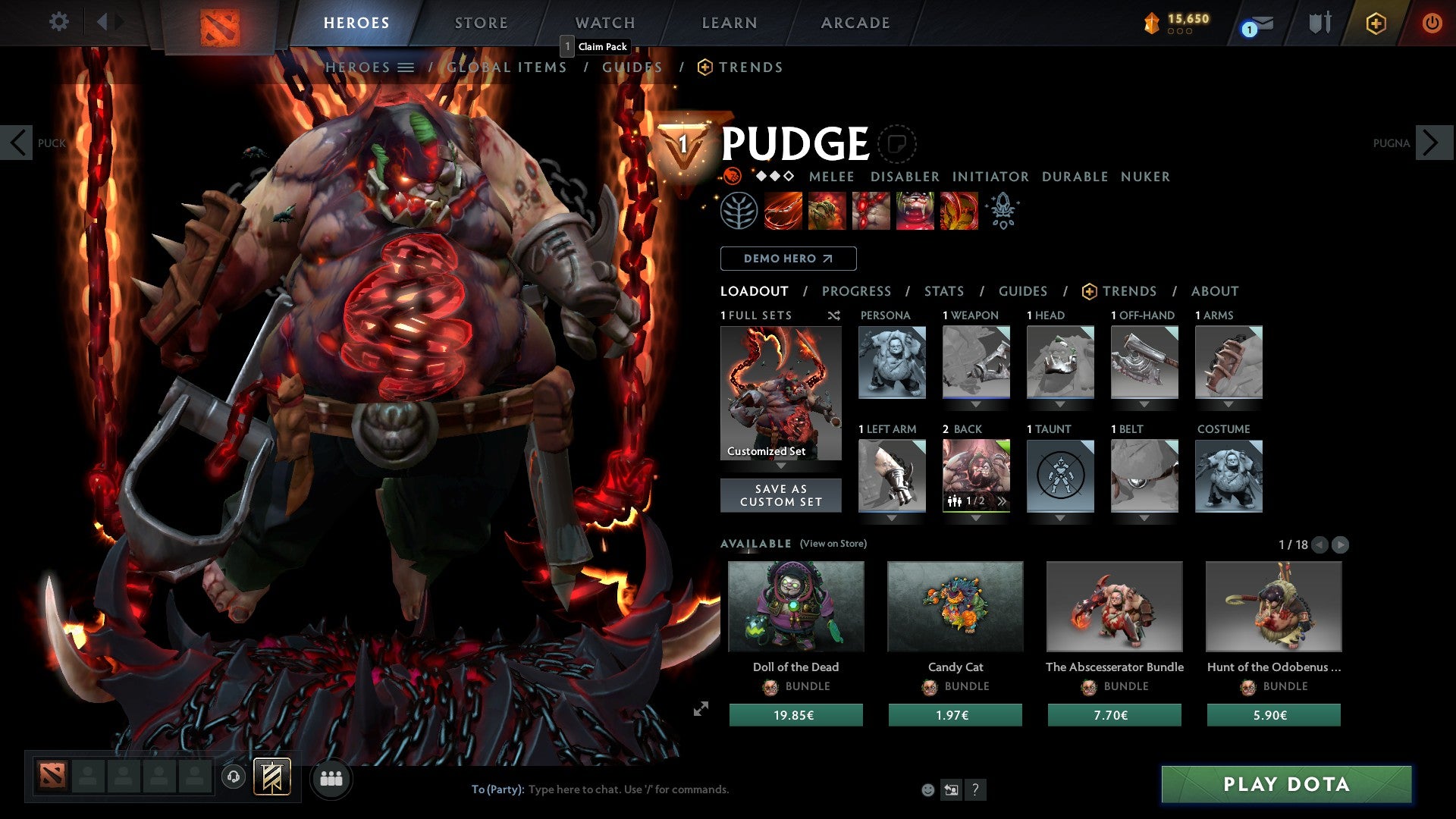This screenshot has height=819, width=1456.
Task: Expand the Back slot item pager chevron
Action: pos(1001,500)
